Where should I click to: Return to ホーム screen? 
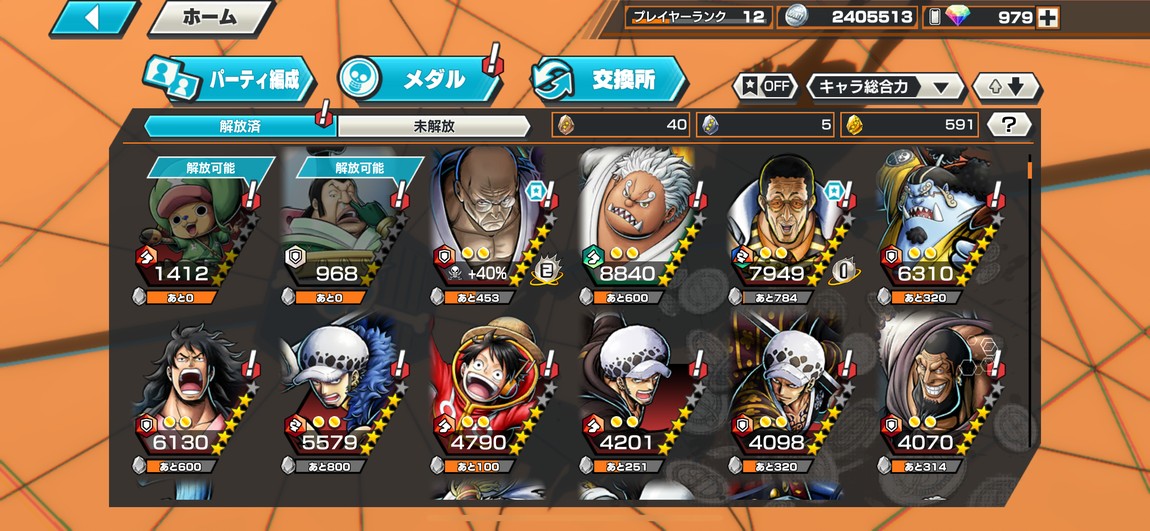point(210,17)
